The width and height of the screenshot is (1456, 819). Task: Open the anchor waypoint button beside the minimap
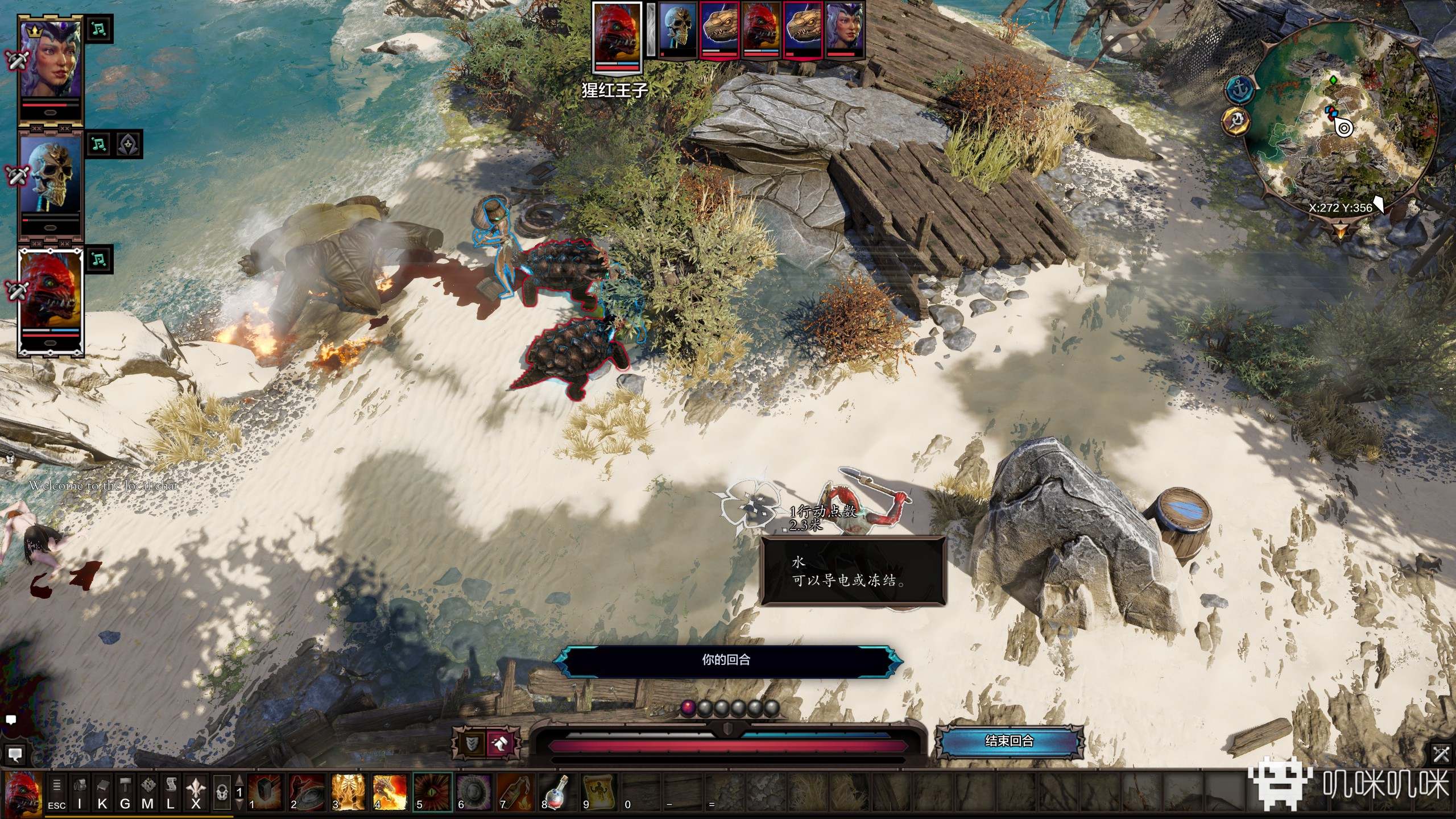[x=1240, y=89]
